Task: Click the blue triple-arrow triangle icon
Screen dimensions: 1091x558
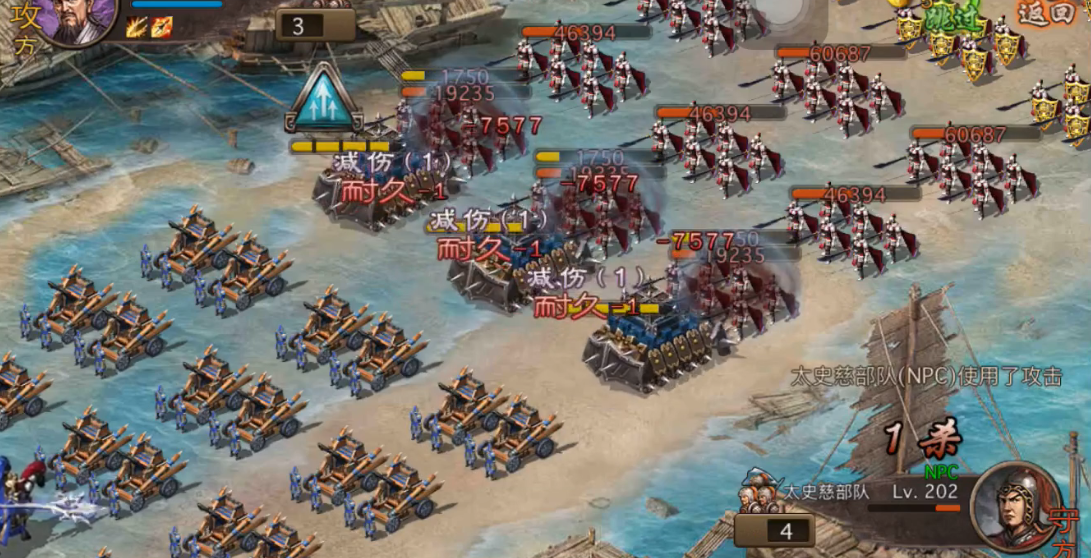Action: pyautogui.click(x=322, y=99)
